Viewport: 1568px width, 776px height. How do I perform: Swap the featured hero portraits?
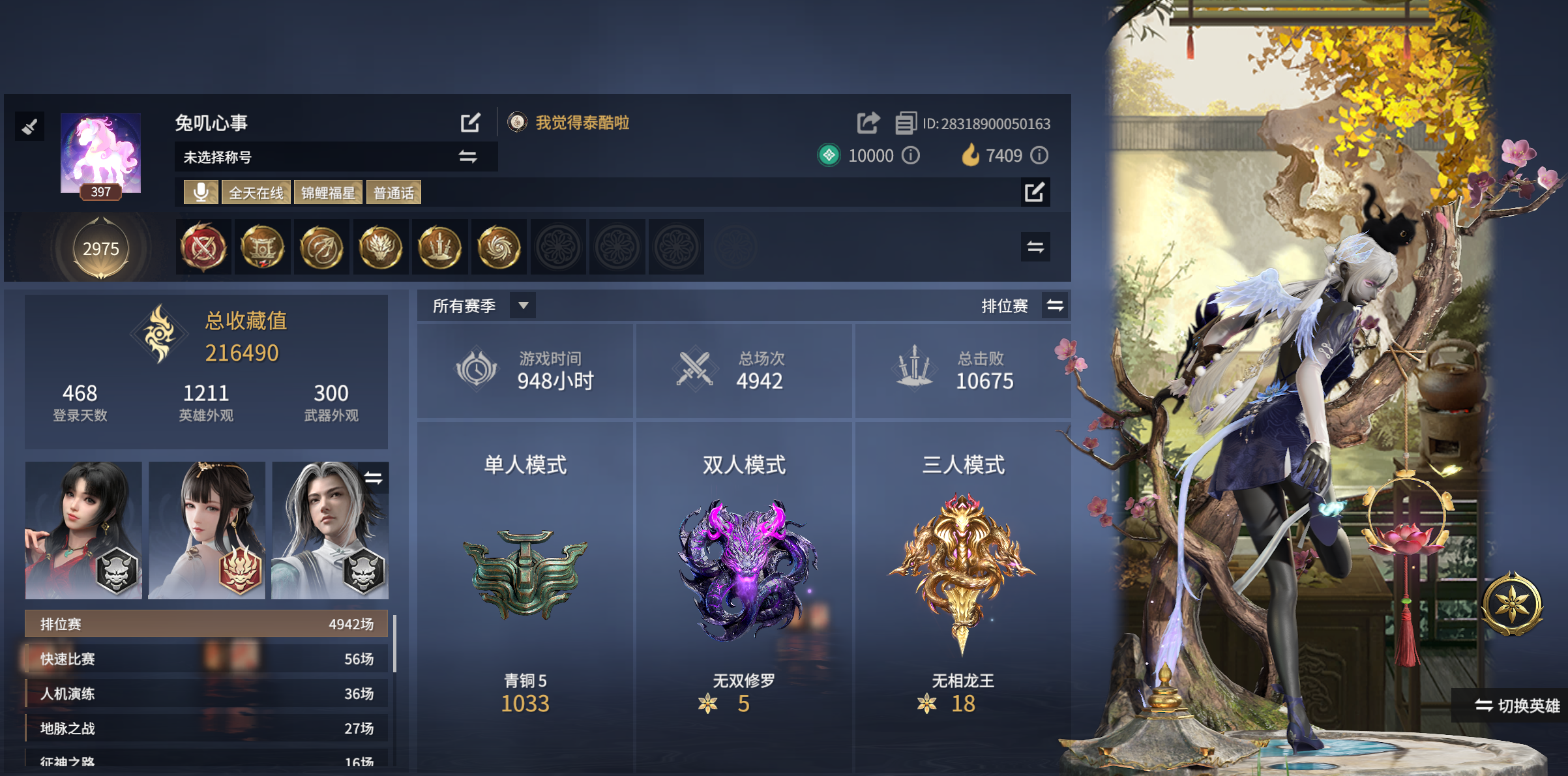point(374,478)
